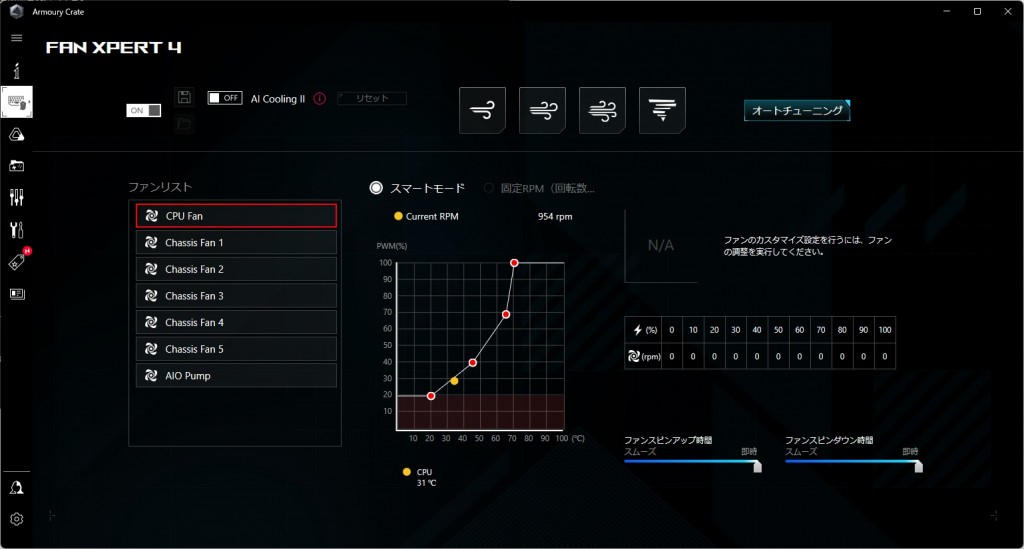The height and width of the screenshot is (549, 1024).
Task: Open the gear settings icon in sidebar
Action: [x=16, y=519]
